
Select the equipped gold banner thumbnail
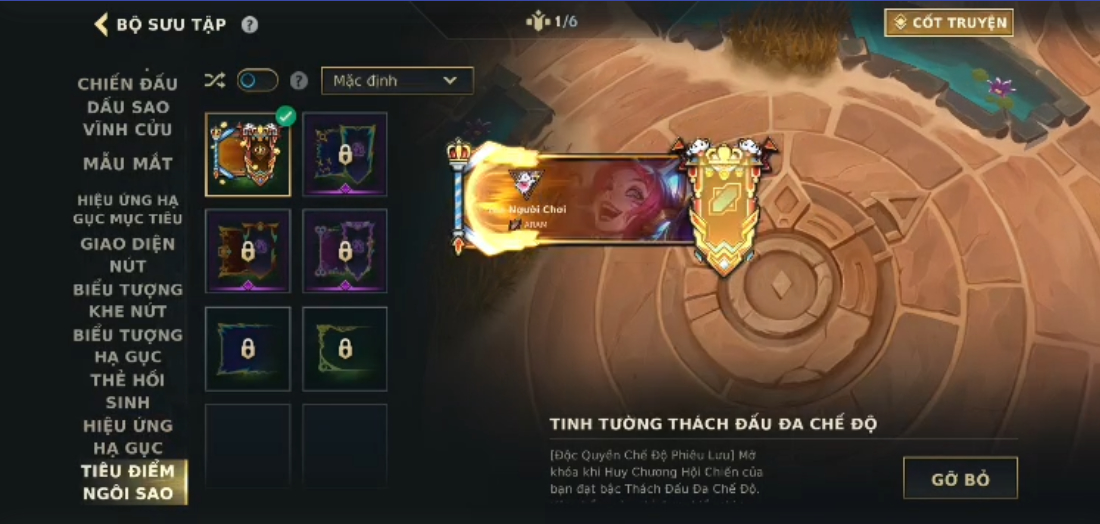point(248,154)
